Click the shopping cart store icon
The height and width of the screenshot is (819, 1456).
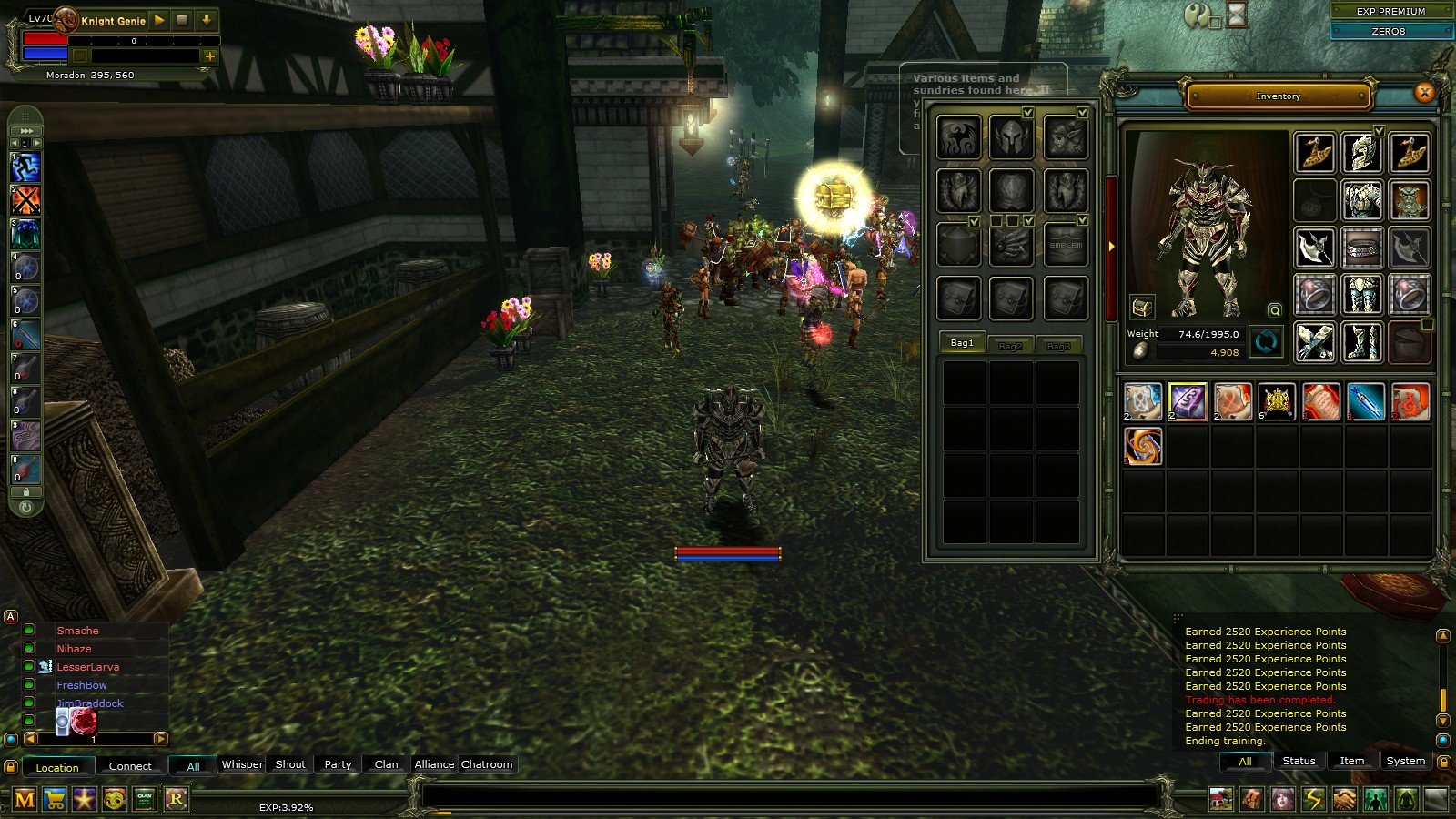[55, 799]
